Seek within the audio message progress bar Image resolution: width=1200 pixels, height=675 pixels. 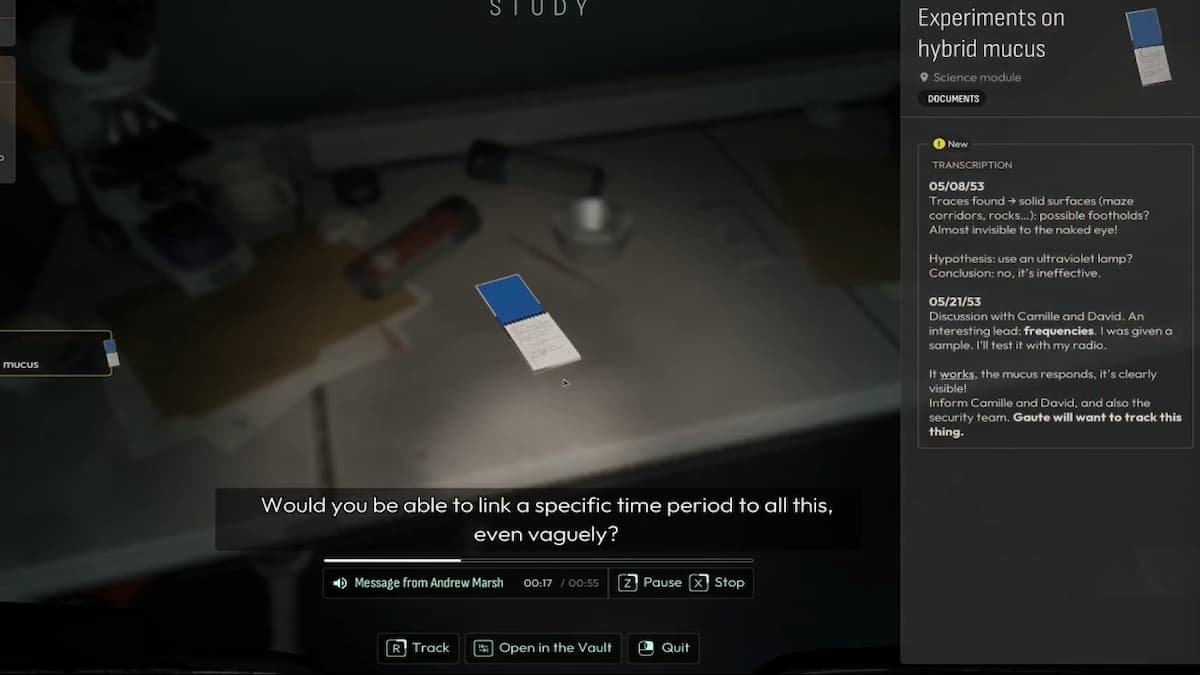pos(538,560)
